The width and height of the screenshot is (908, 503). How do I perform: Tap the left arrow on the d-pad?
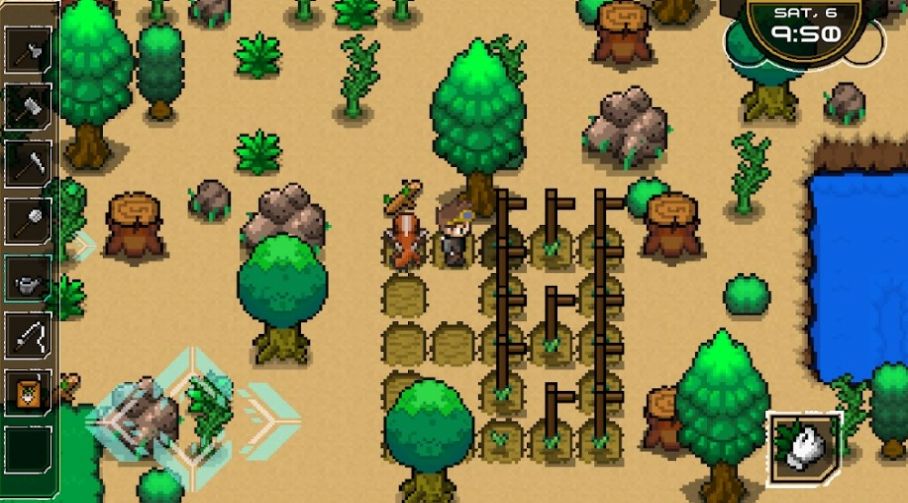click(x=120, y=418)
